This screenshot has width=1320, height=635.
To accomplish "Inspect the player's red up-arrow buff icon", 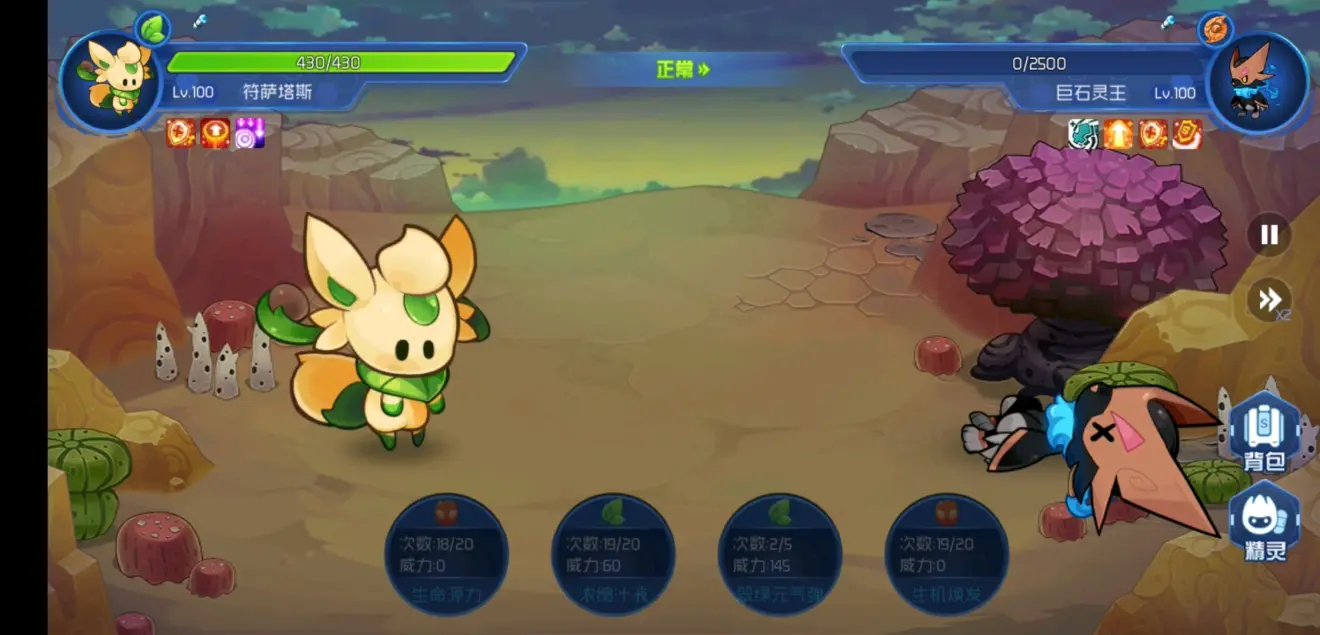I will coord(215,133).
